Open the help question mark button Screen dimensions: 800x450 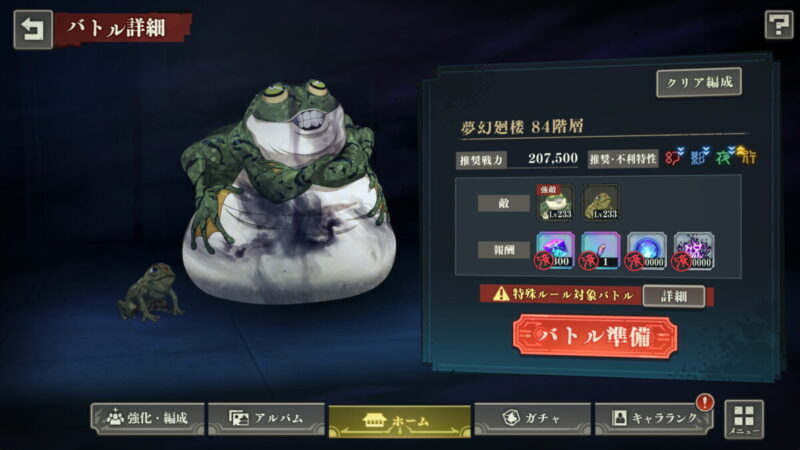click(778, 25)
